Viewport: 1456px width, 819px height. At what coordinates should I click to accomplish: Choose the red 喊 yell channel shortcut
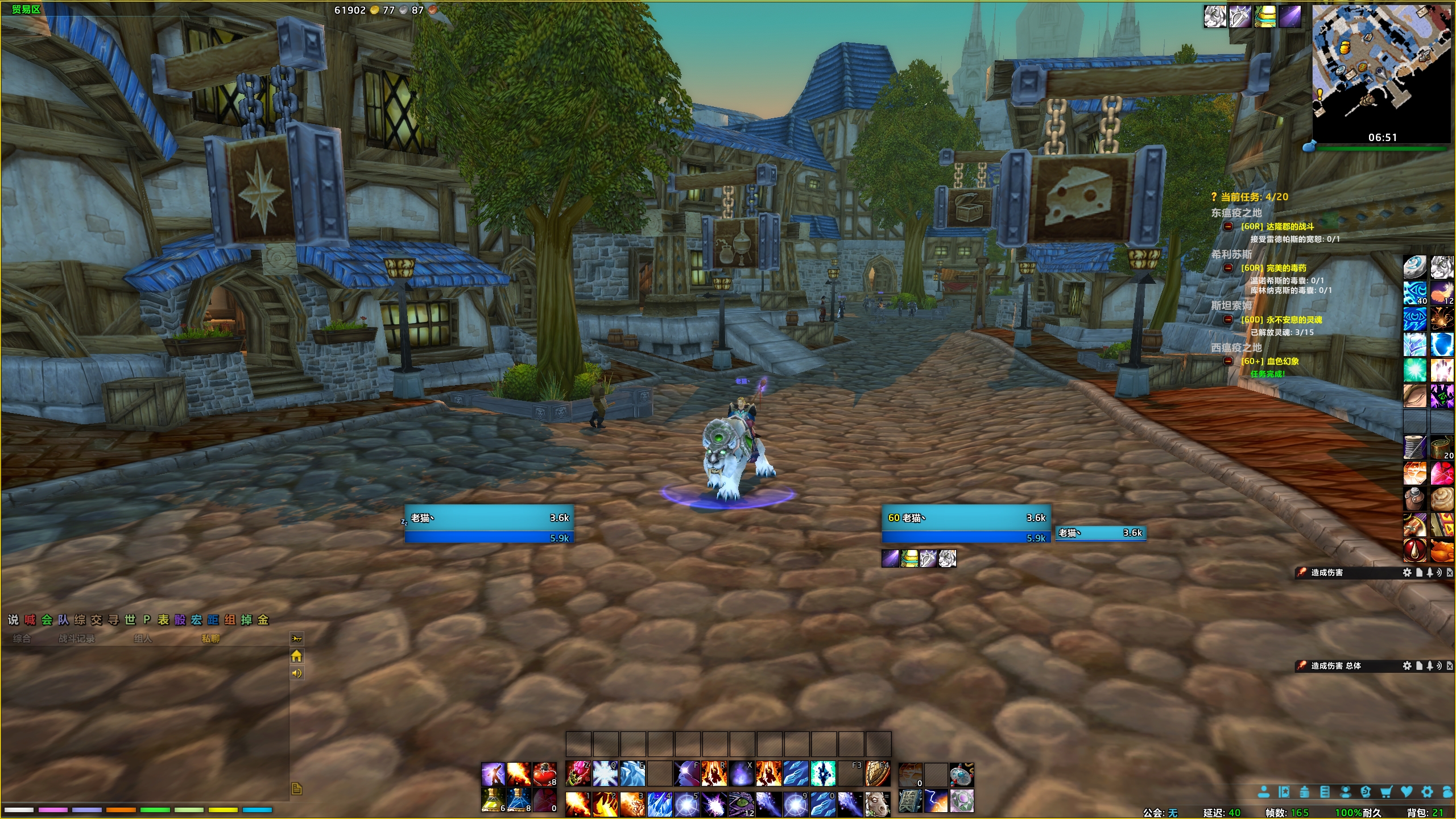[30, 620]
